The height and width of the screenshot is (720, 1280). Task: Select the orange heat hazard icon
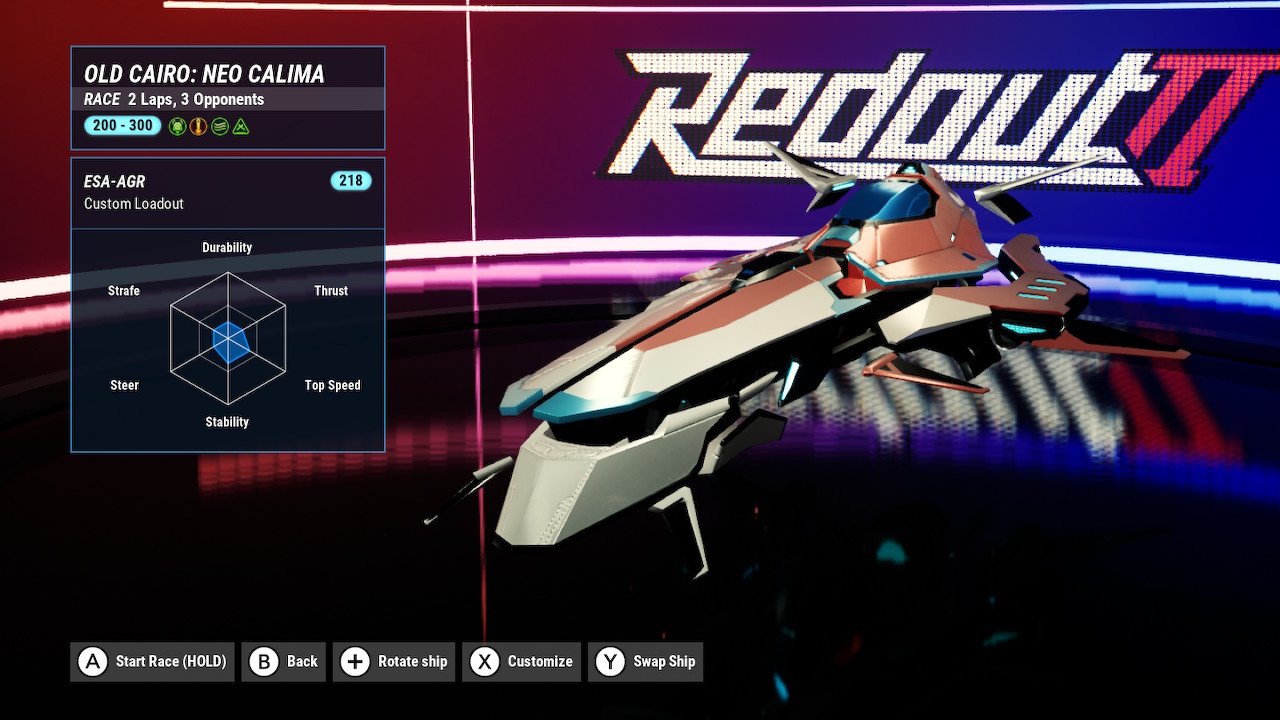click(198, 126)
